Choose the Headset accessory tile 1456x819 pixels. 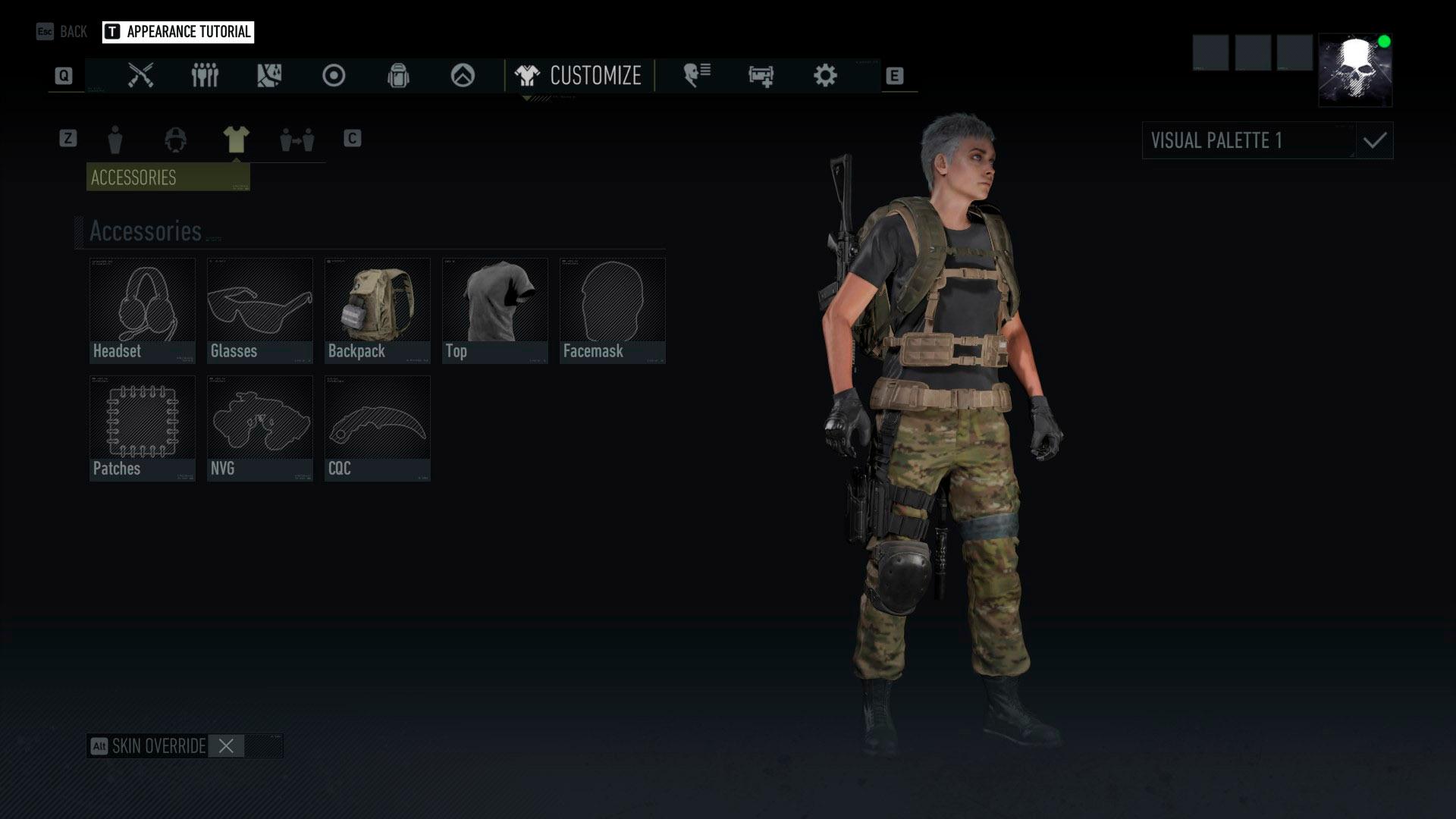[x=143, y=310]
